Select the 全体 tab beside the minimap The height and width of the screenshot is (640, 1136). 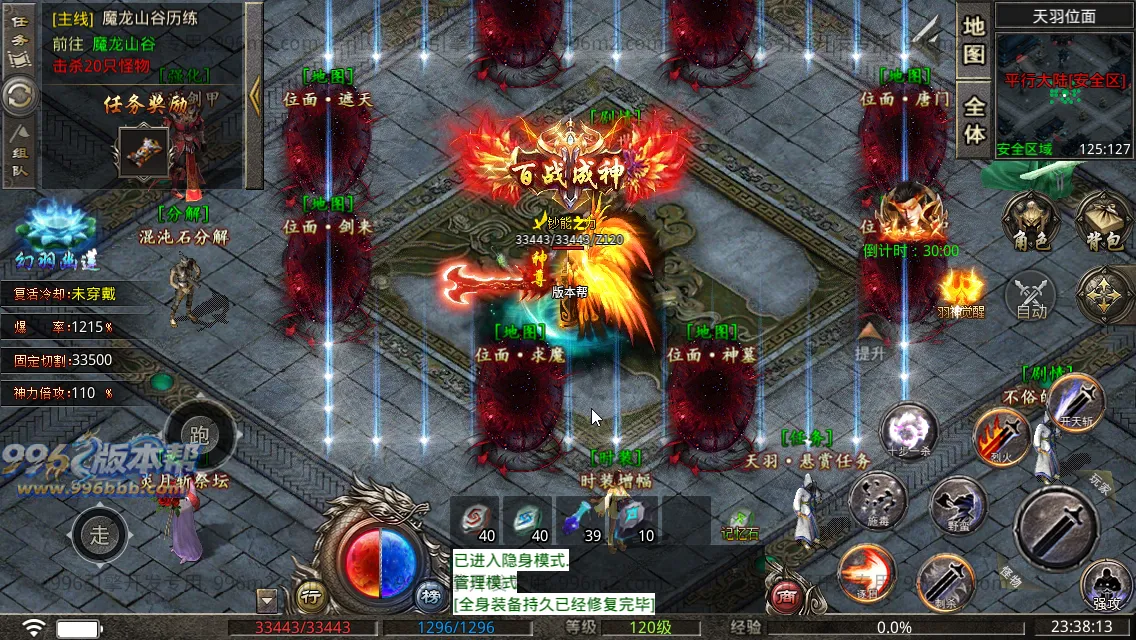[974, 120]
